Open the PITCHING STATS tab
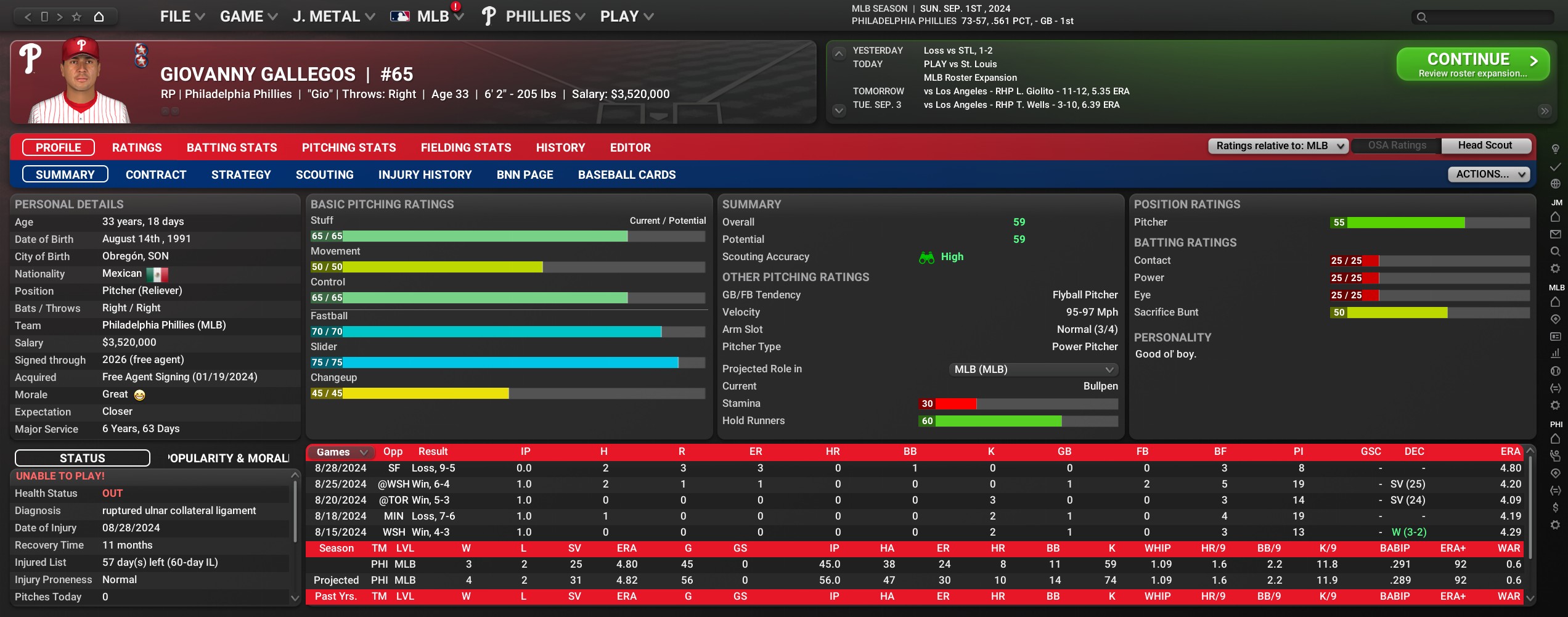This screenshot has width=1568, height=617. pyautogui.click(x=349, y=148)
